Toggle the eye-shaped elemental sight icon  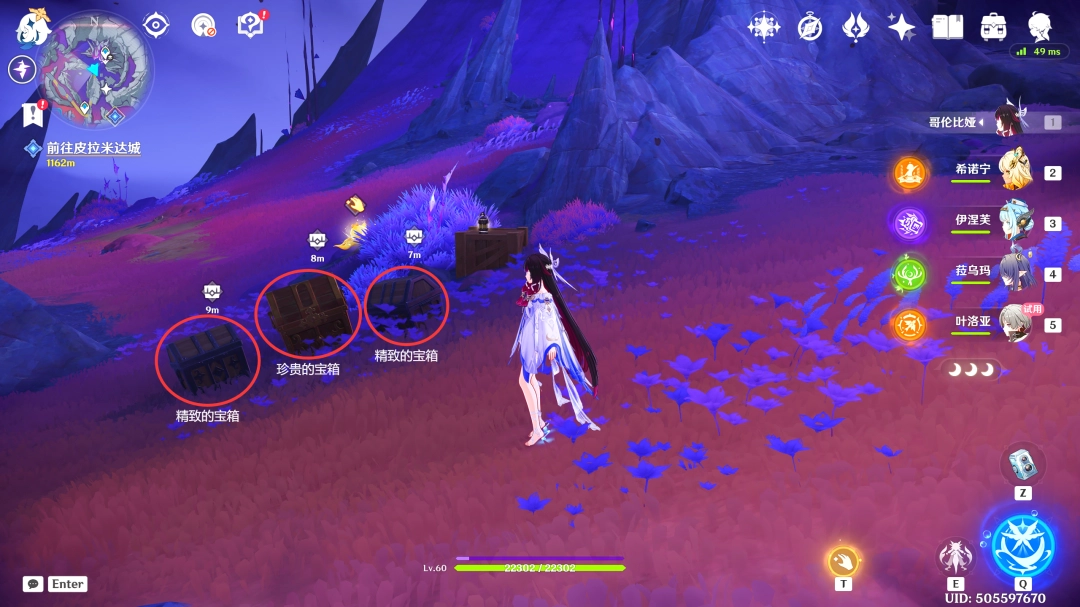coord(156,25)
